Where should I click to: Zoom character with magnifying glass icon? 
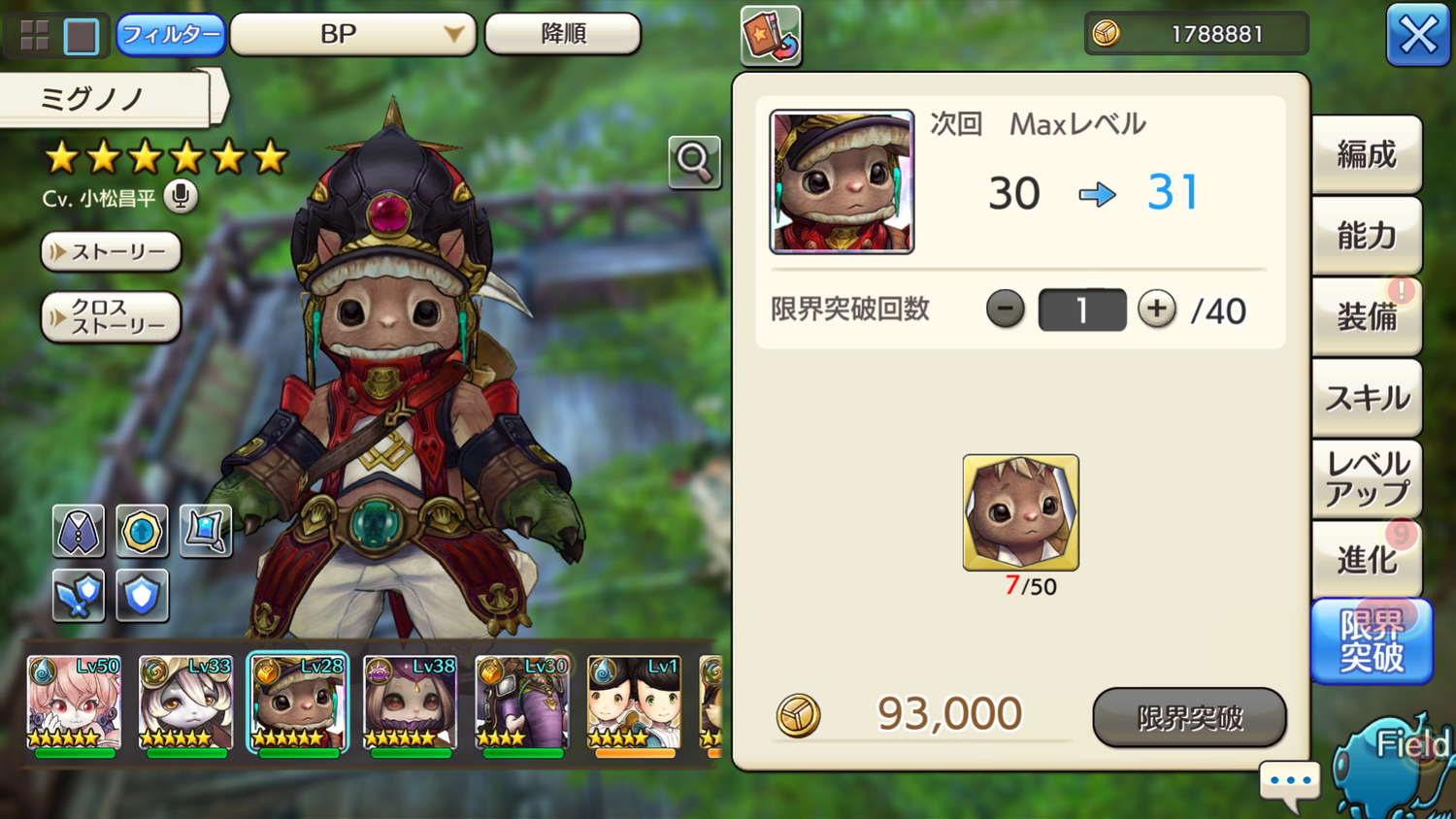click(694, 162)
